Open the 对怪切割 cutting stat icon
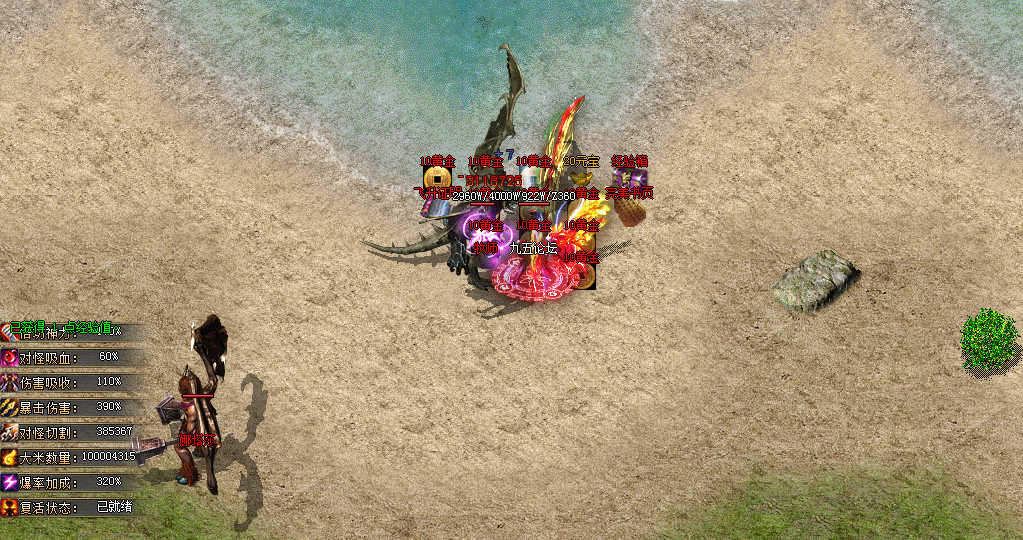The image size is (1023, 540). [x=10, y=432]
